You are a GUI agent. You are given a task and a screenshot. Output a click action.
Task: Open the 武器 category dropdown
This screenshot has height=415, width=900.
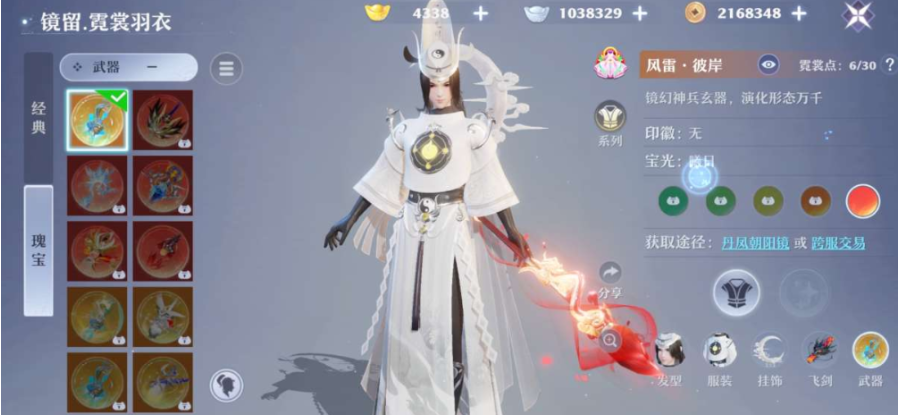pos(128,67)
